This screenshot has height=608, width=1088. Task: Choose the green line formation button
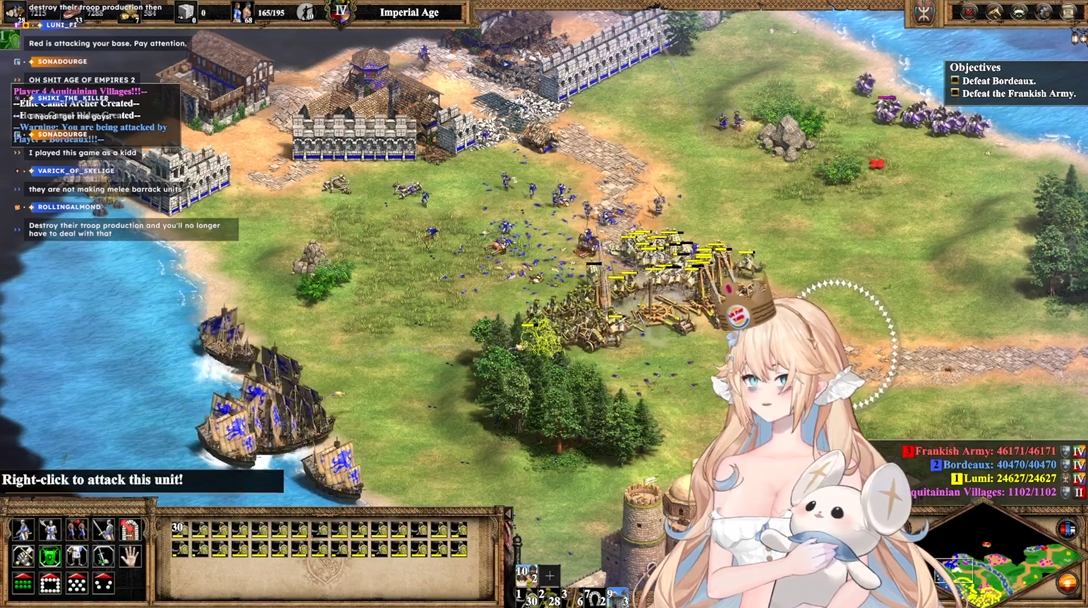pos(22,584)
